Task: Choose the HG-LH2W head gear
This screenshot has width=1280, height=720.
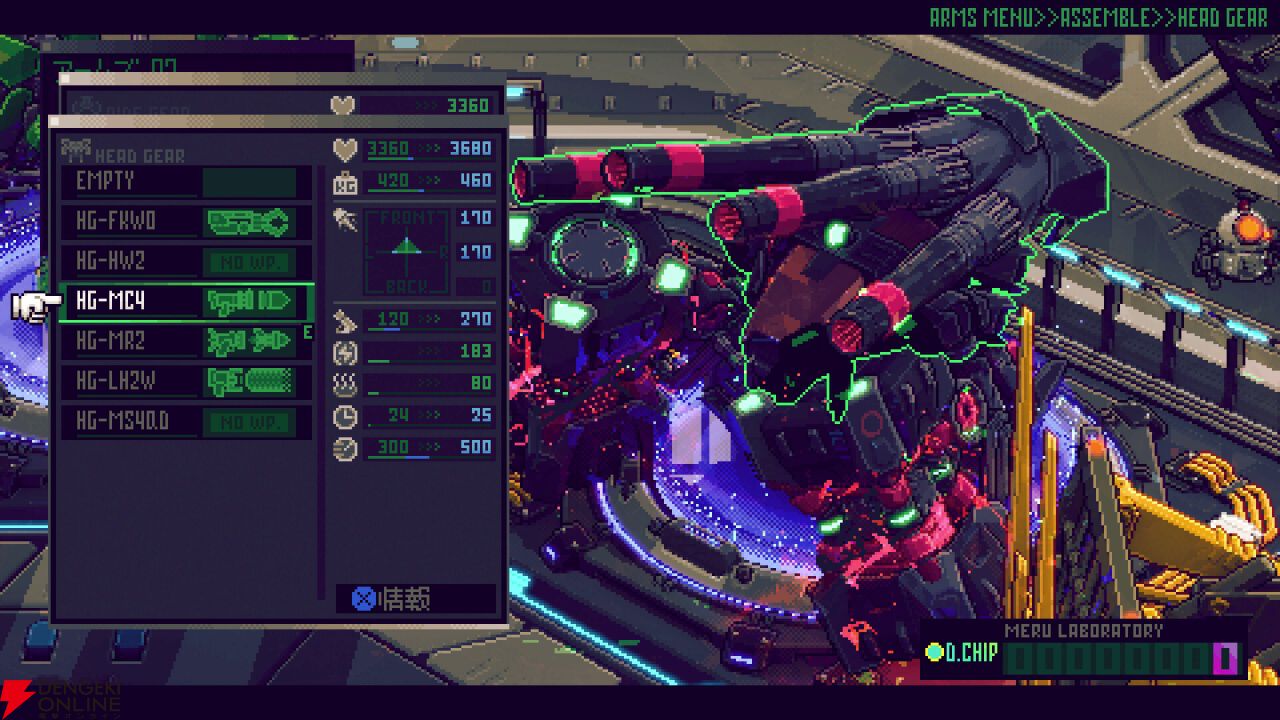Action: click(x=185, y=381)
